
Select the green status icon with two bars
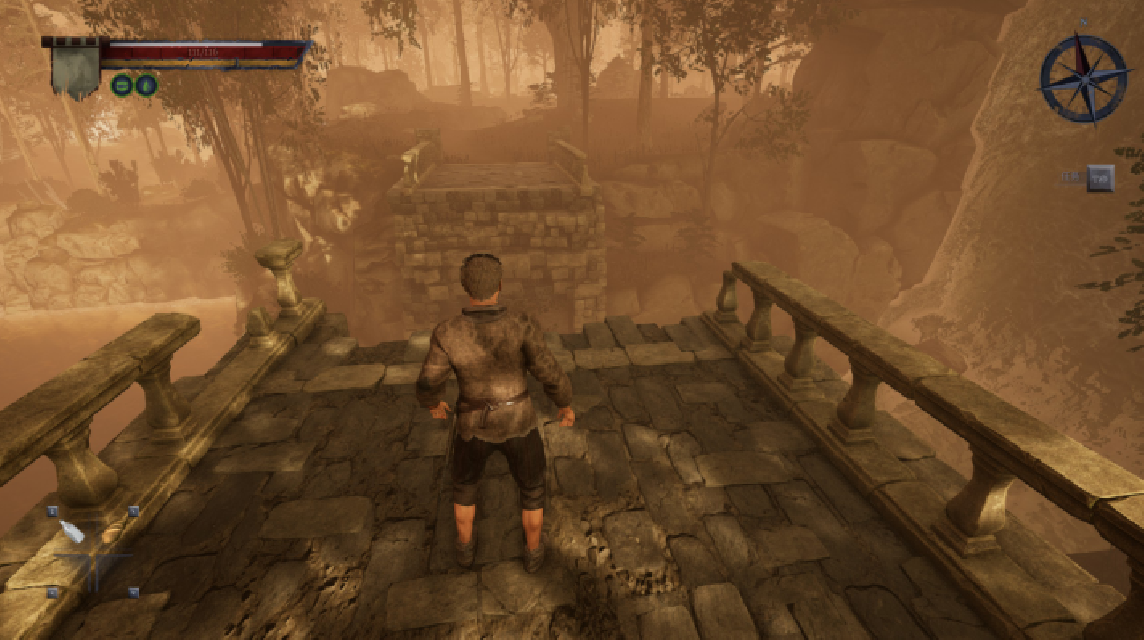click(122, 85)
